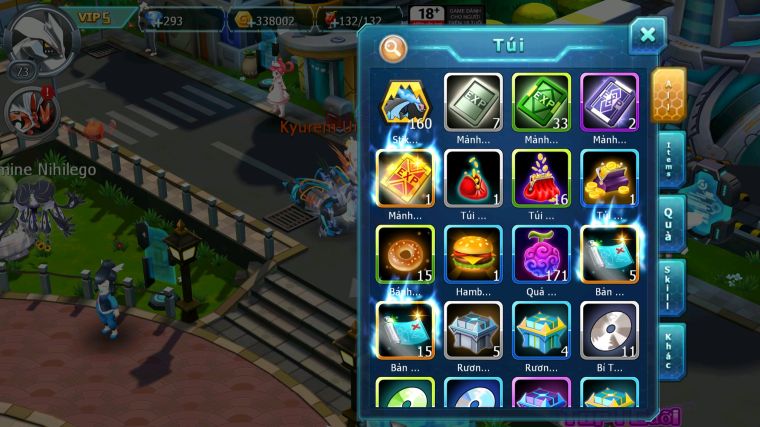The height and width of the screenshot is (427, 760).
Task: Select the purple EXP shard item
Action: coord(609,103)
